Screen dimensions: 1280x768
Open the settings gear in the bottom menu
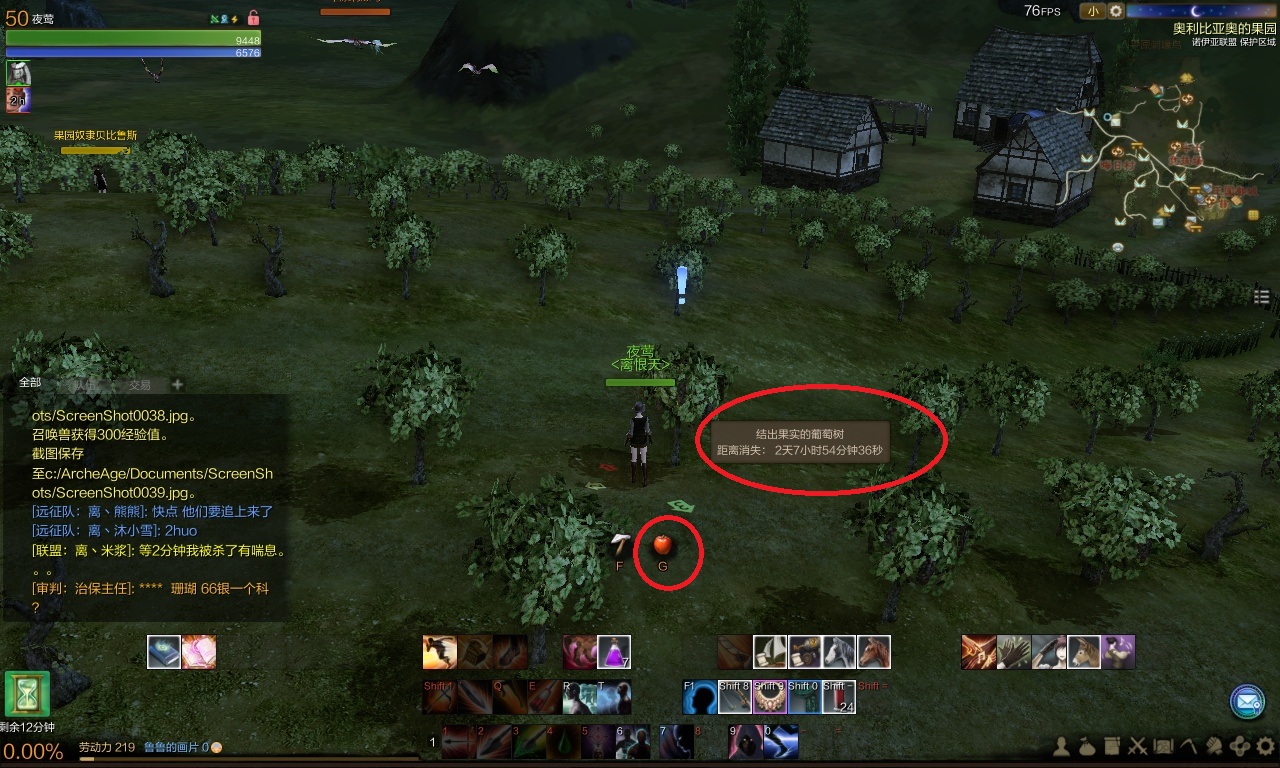point(1266,745)
